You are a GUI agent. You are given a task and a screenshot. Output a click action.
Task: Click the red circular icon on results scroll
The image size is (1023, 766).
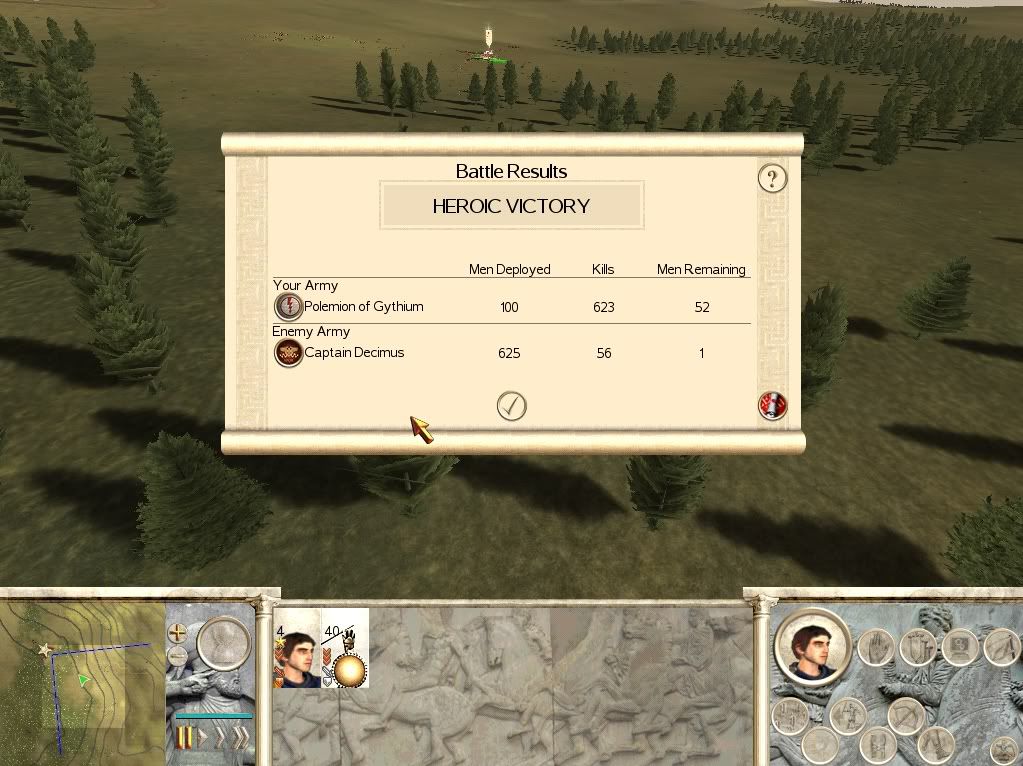[772, 405]
